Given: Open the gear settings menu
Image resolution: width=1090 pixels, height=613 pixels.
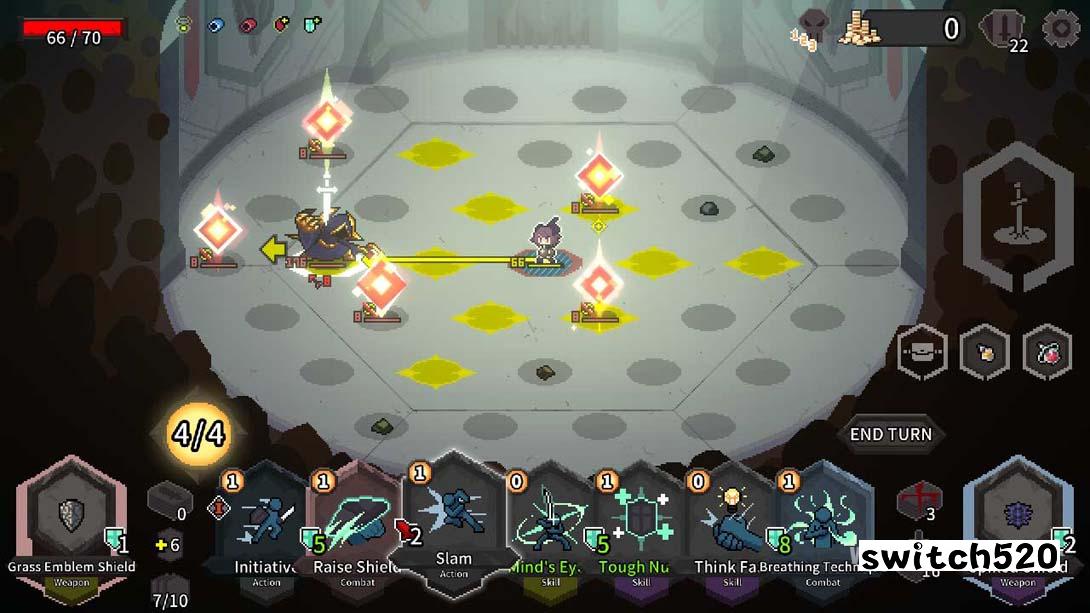Looking at the screenshot, I should pyautogui.click(x=1060, y=29).
